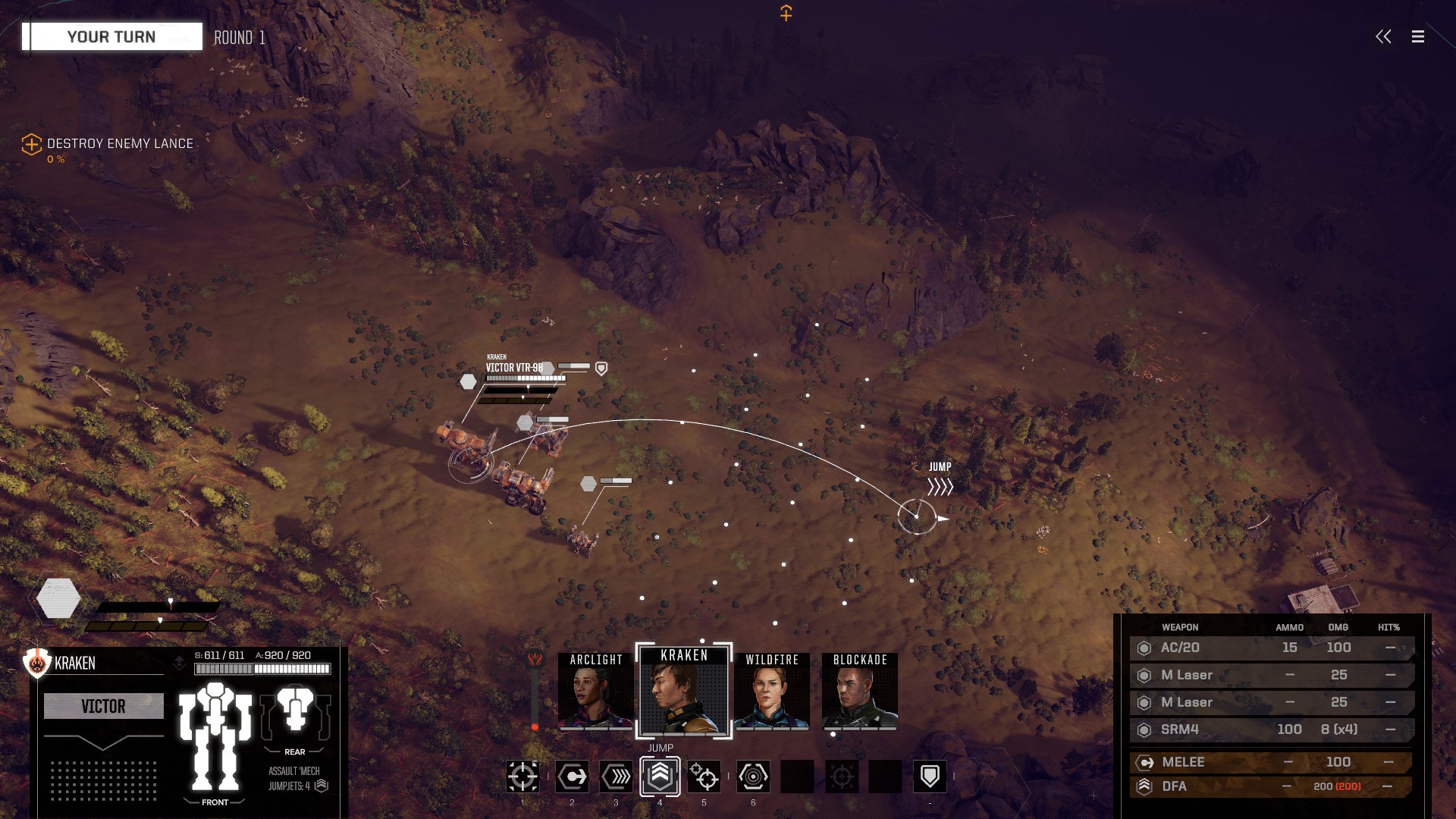Toggle the AC/20 weapon row
This screenshot has height=819, width=1456.
1272,648
